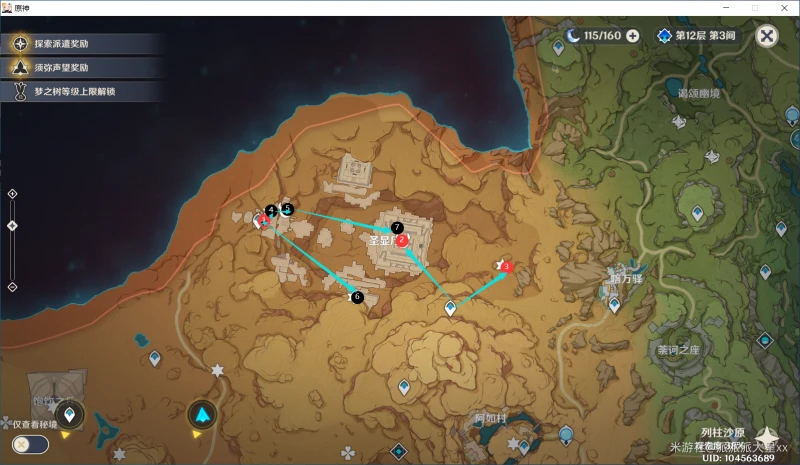Select the numbered route marker 7

[397, 228]
